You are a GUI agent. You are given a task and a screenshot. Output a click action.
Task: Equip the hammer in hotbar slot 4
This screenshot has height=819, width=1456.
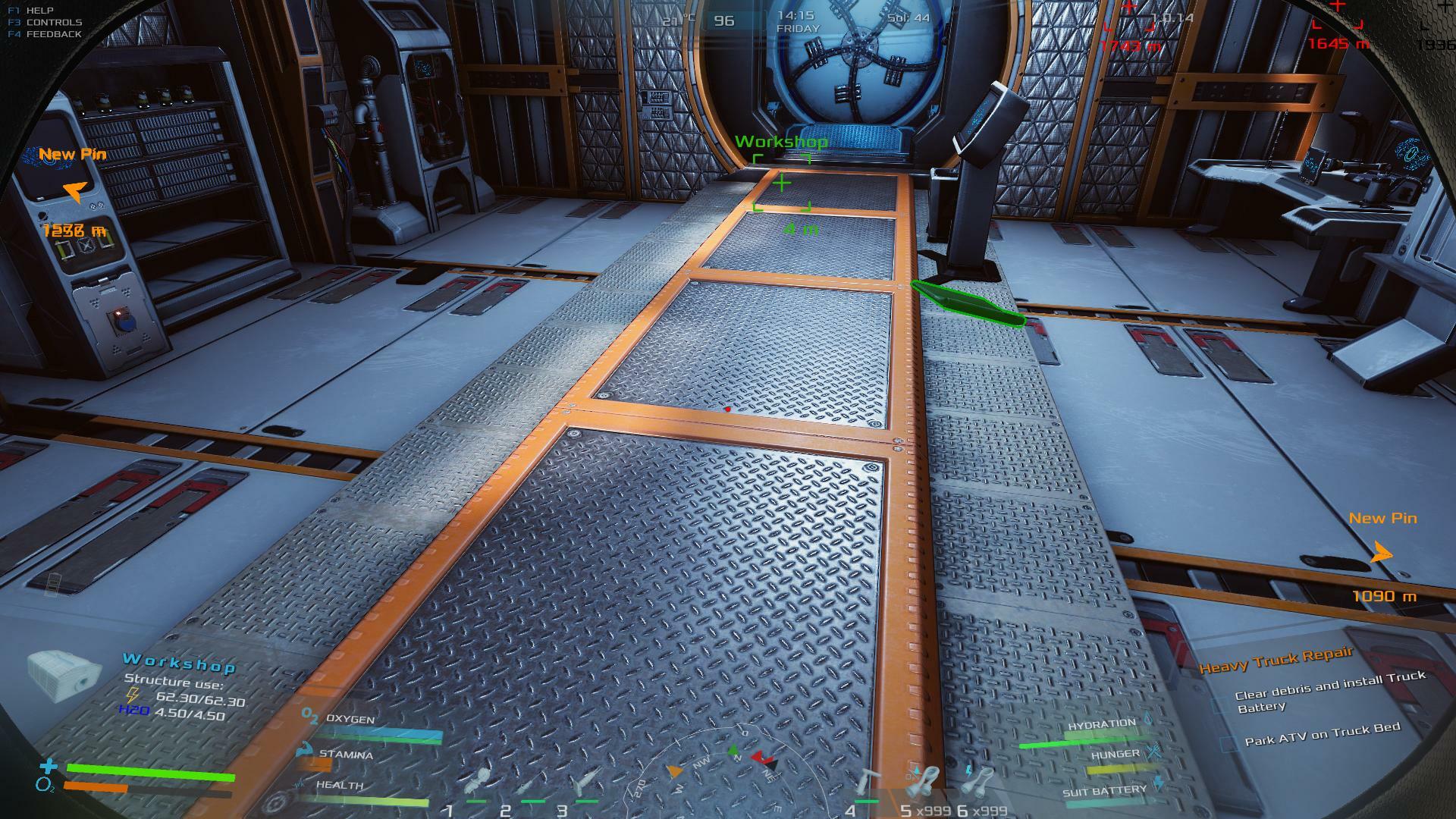(867, 783)
